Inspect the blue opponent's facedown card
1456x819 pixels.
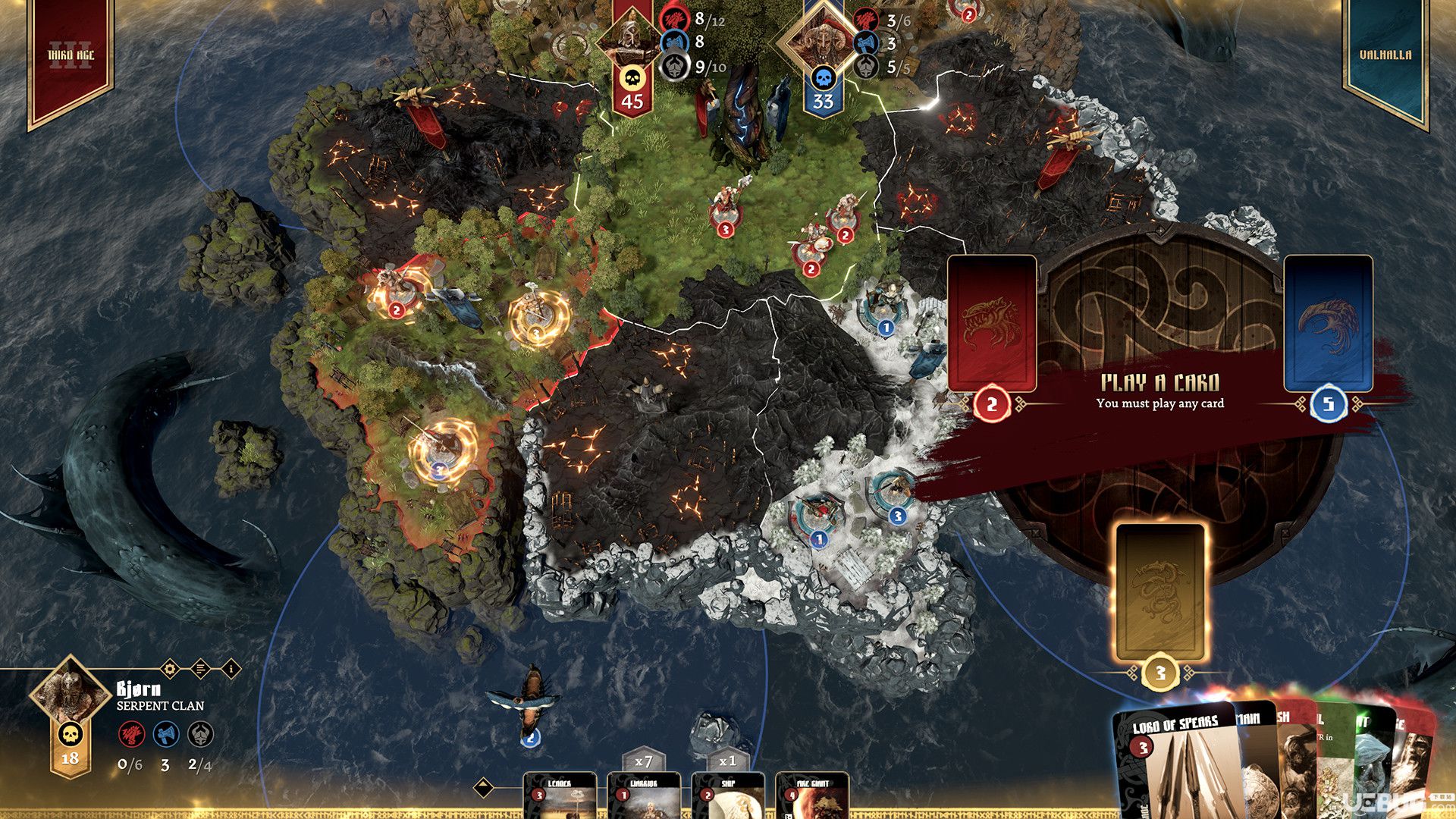pos(1328,323)
